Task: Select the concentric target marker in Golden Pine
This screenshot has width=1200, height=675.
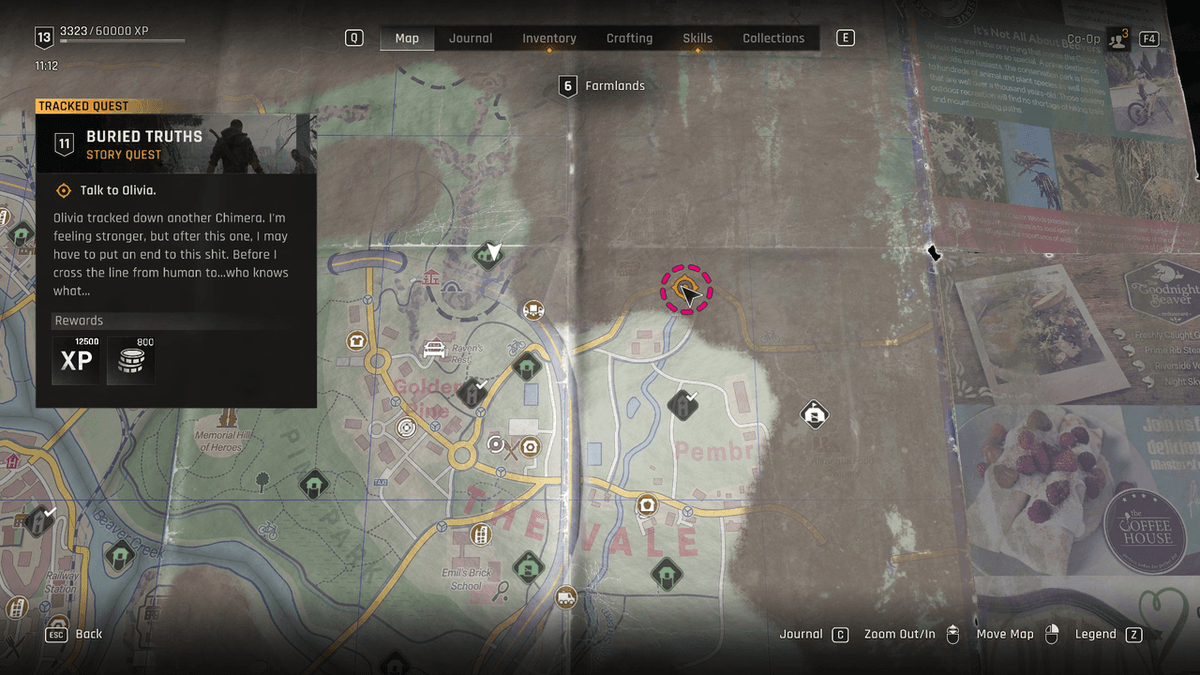Action: 406,428
